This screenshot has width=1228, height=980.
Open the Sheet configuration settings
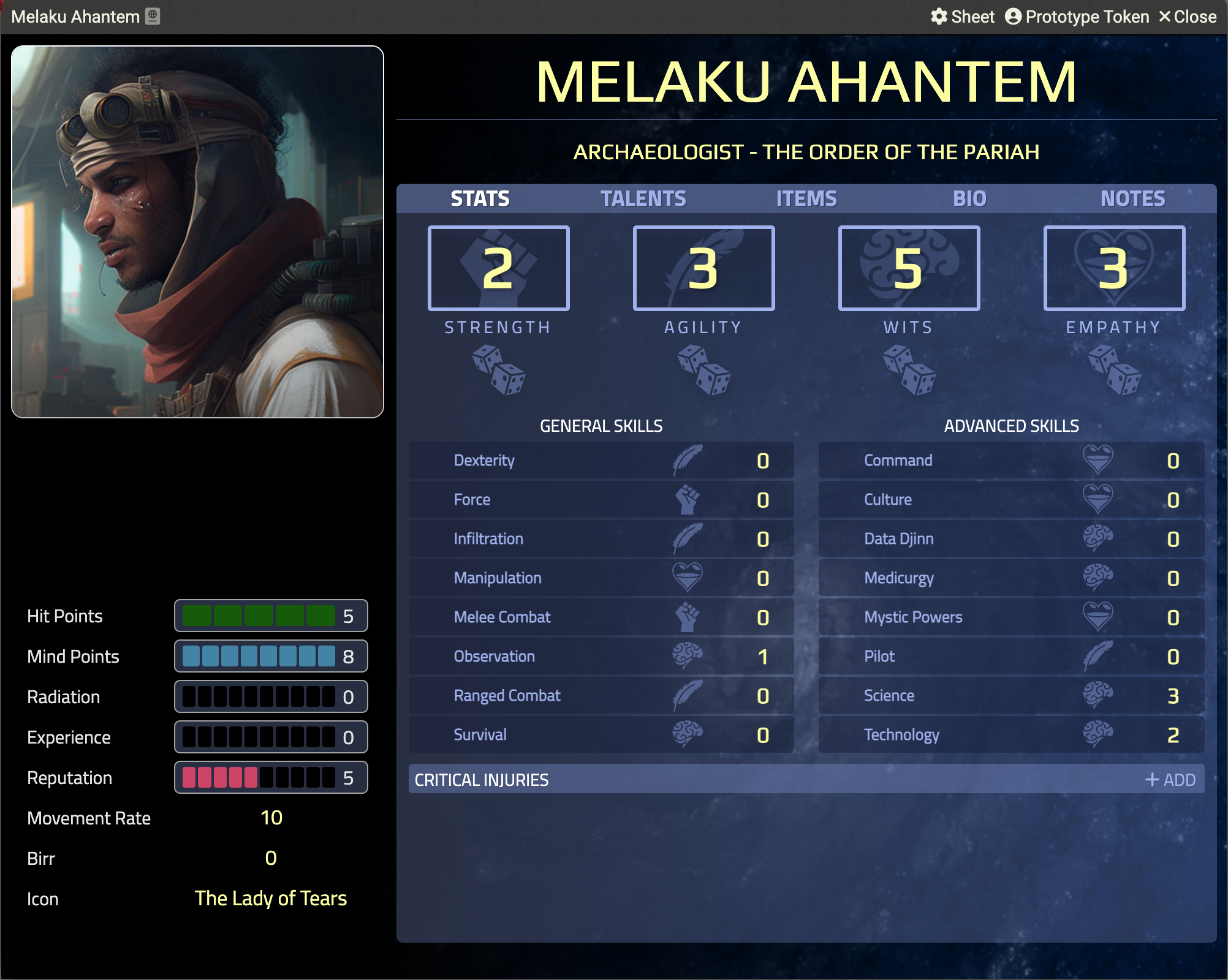click(962, 17)
